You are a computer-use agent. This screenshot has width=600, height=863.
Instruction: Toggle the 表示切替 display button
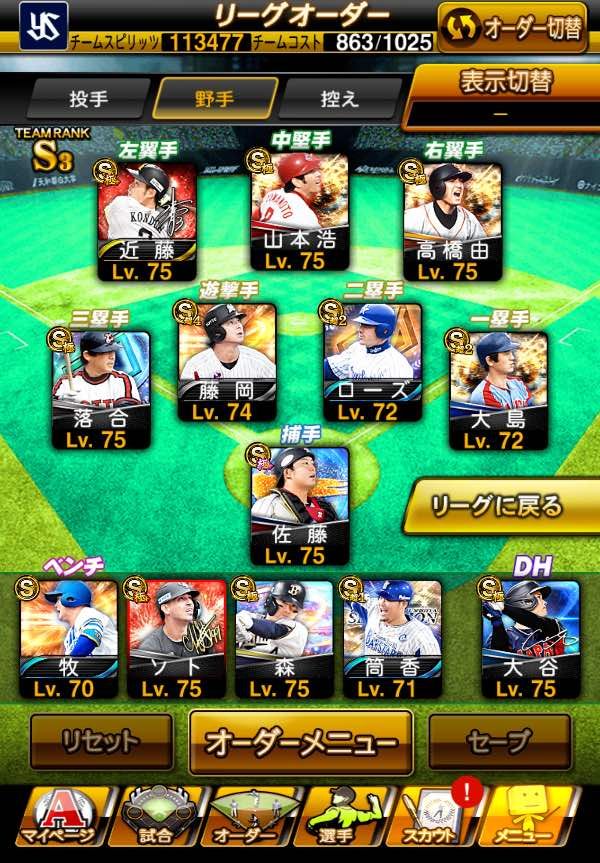506,96
